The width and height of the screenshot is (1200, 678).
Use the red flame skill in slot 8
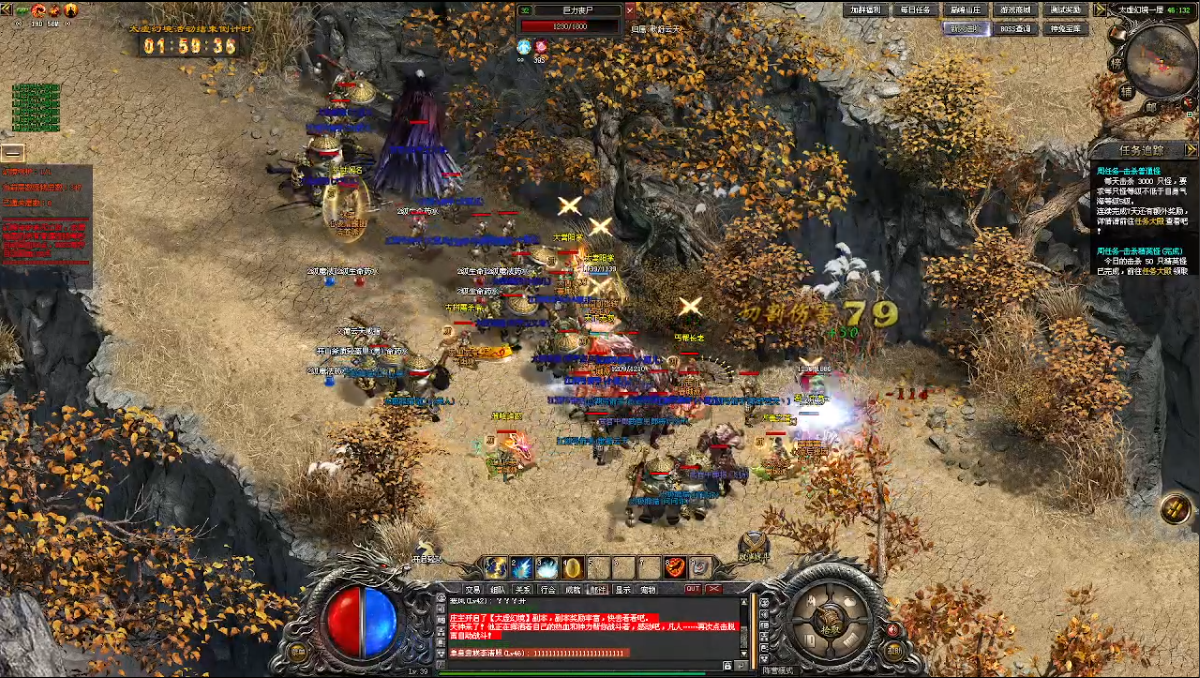[x=676, y=568]
